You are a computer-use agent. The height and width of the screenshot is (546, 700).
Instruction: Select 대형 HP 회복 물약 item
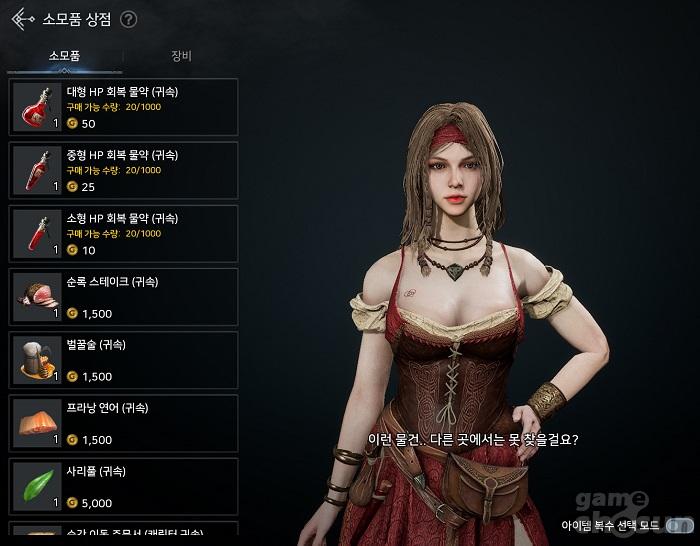coord(124,107)
